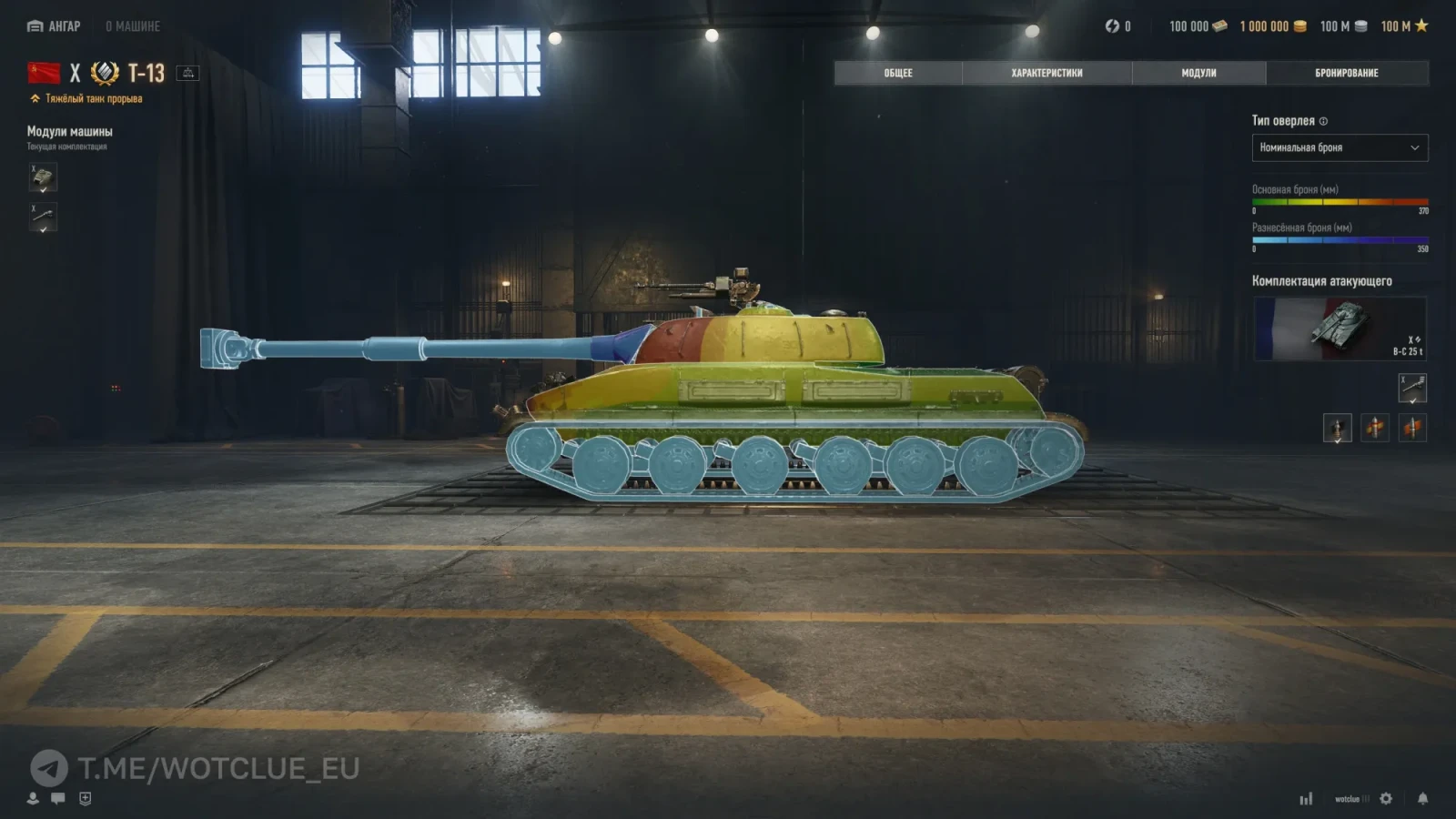Pick the yellow-striped shell type
Screen dimensions: 1456x819
[1375, 427]
